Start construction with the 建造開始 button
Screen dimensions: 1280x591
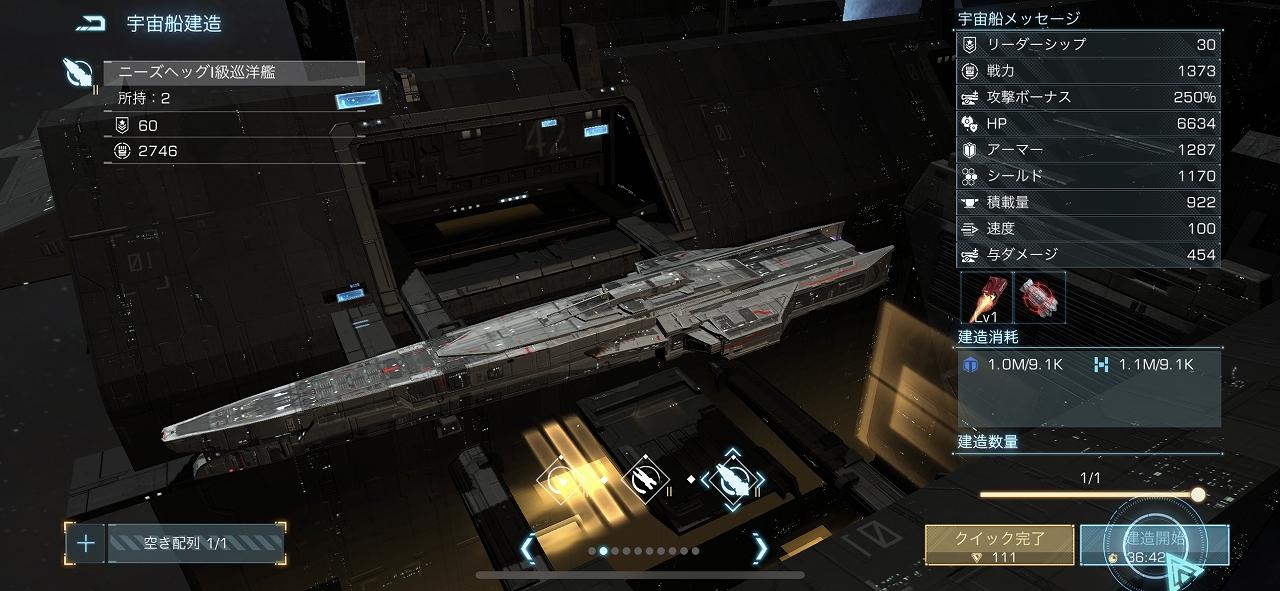click(1154, 545)
